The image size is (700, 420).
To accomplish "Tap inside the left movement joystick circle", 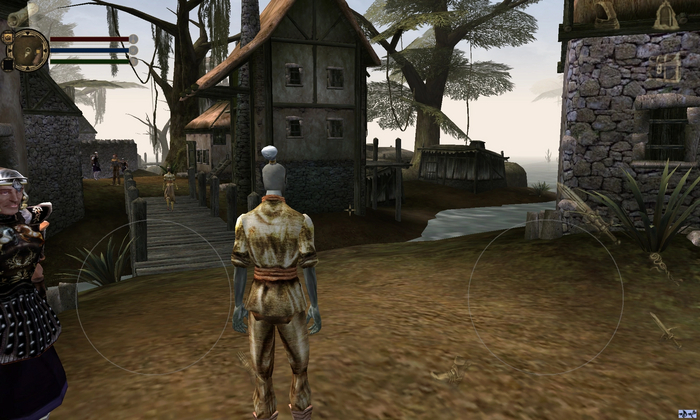I will (x=152, y=298).
